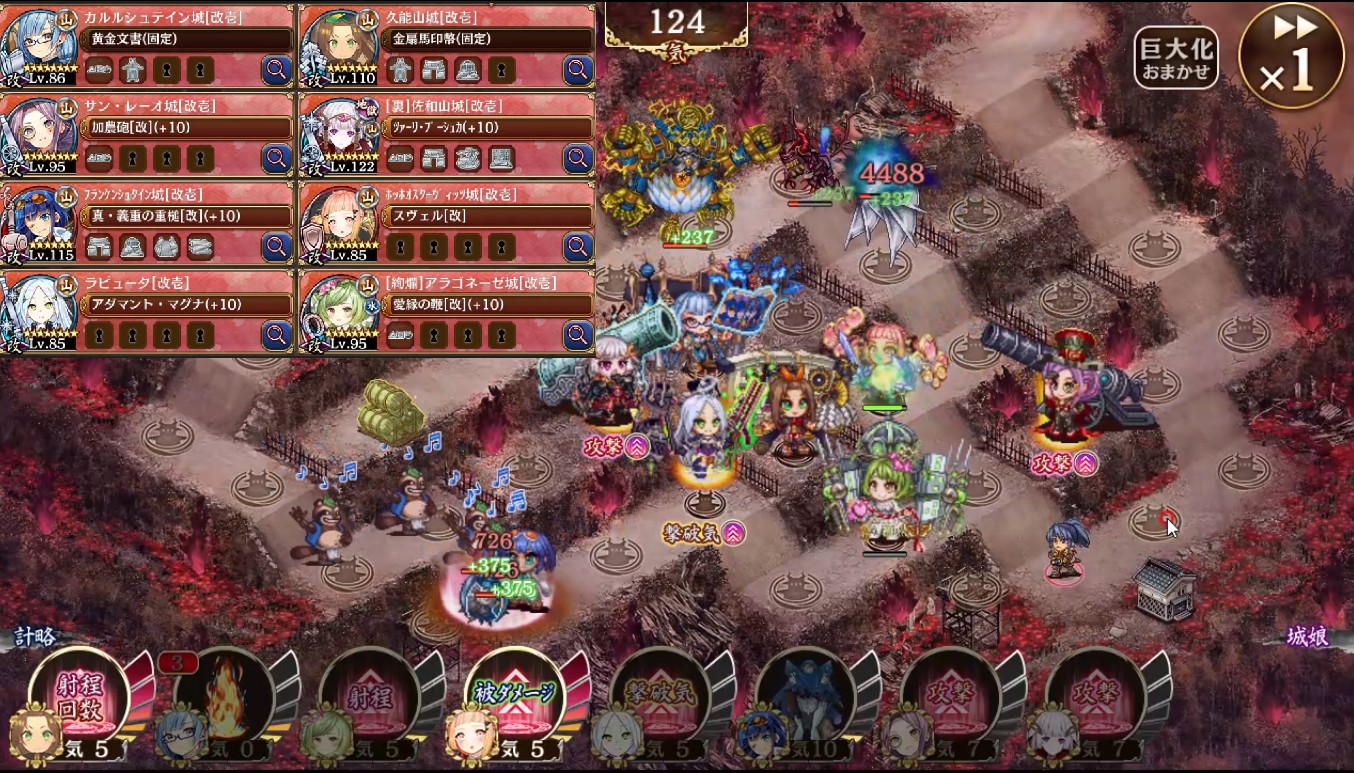Click the ラピュータ[改壱] magnifier icon

pos(276,335)
